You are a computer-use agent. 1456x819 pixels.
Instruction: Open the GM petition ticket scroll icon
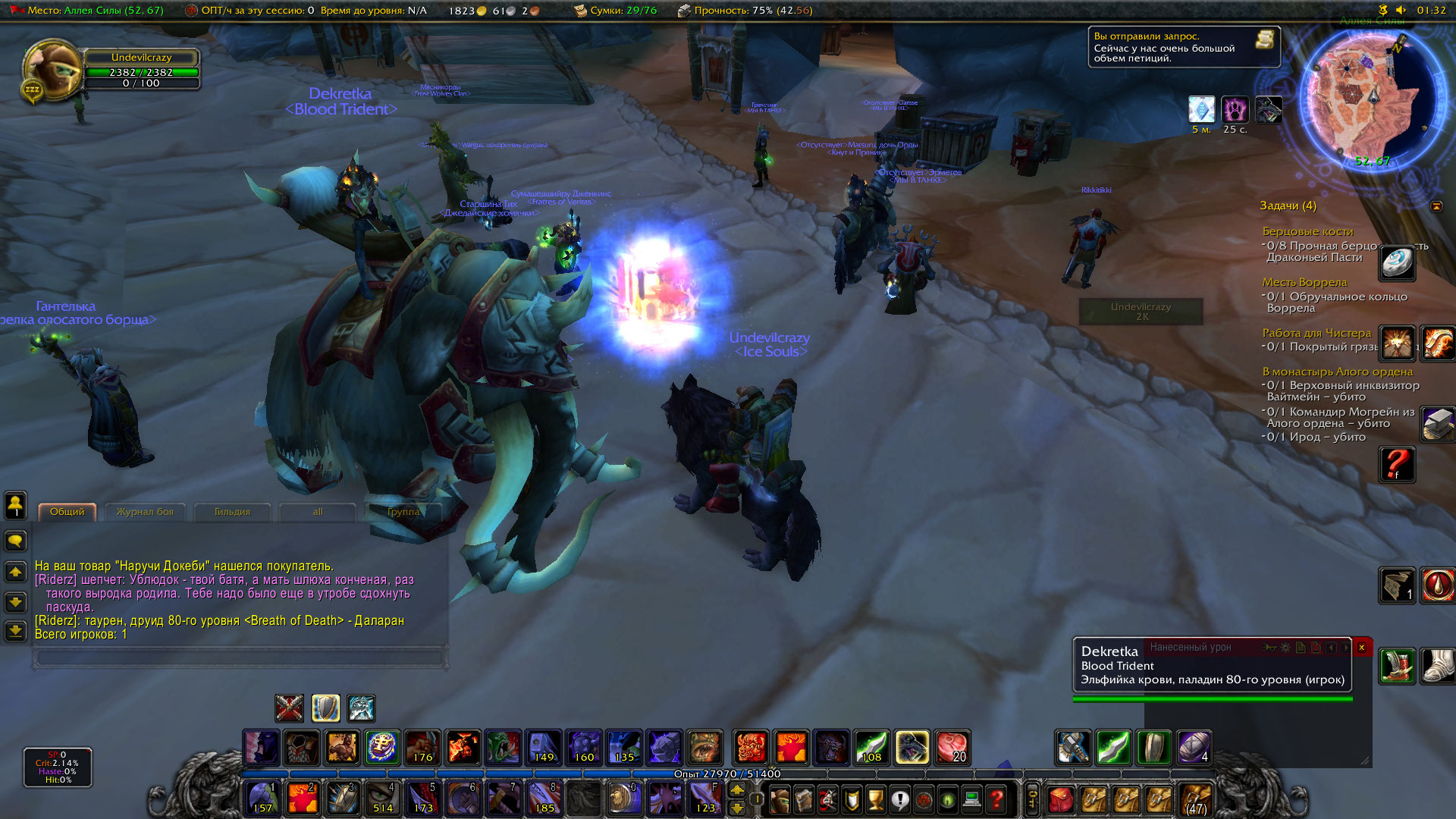(x=1264, y=39)
